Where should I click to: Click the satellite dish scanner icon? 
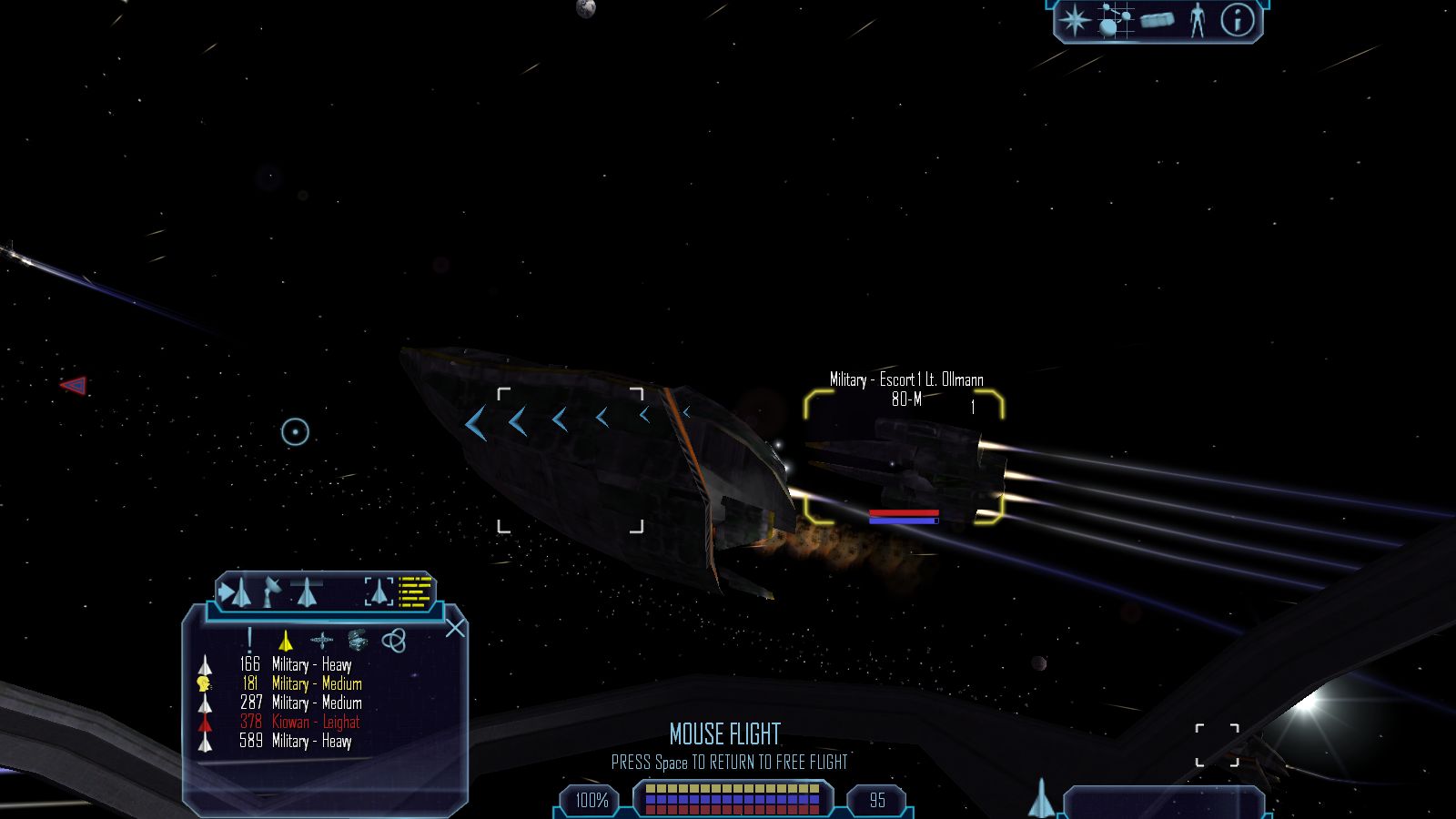(272, 592)
